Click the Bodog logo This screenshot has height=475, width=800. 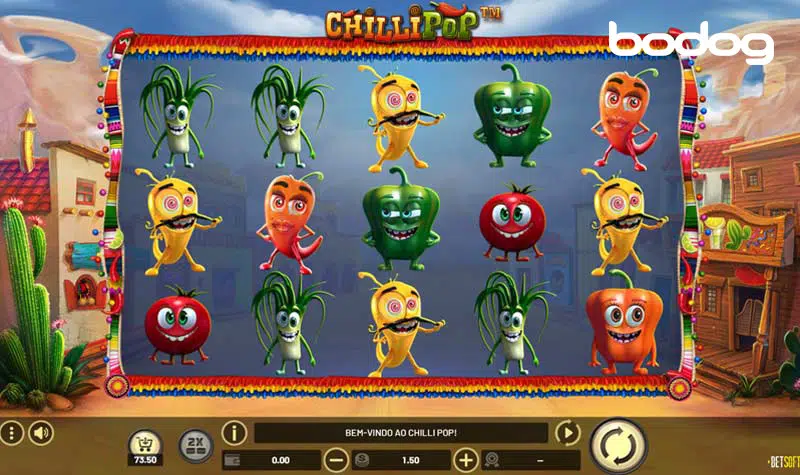coord(691,43)
